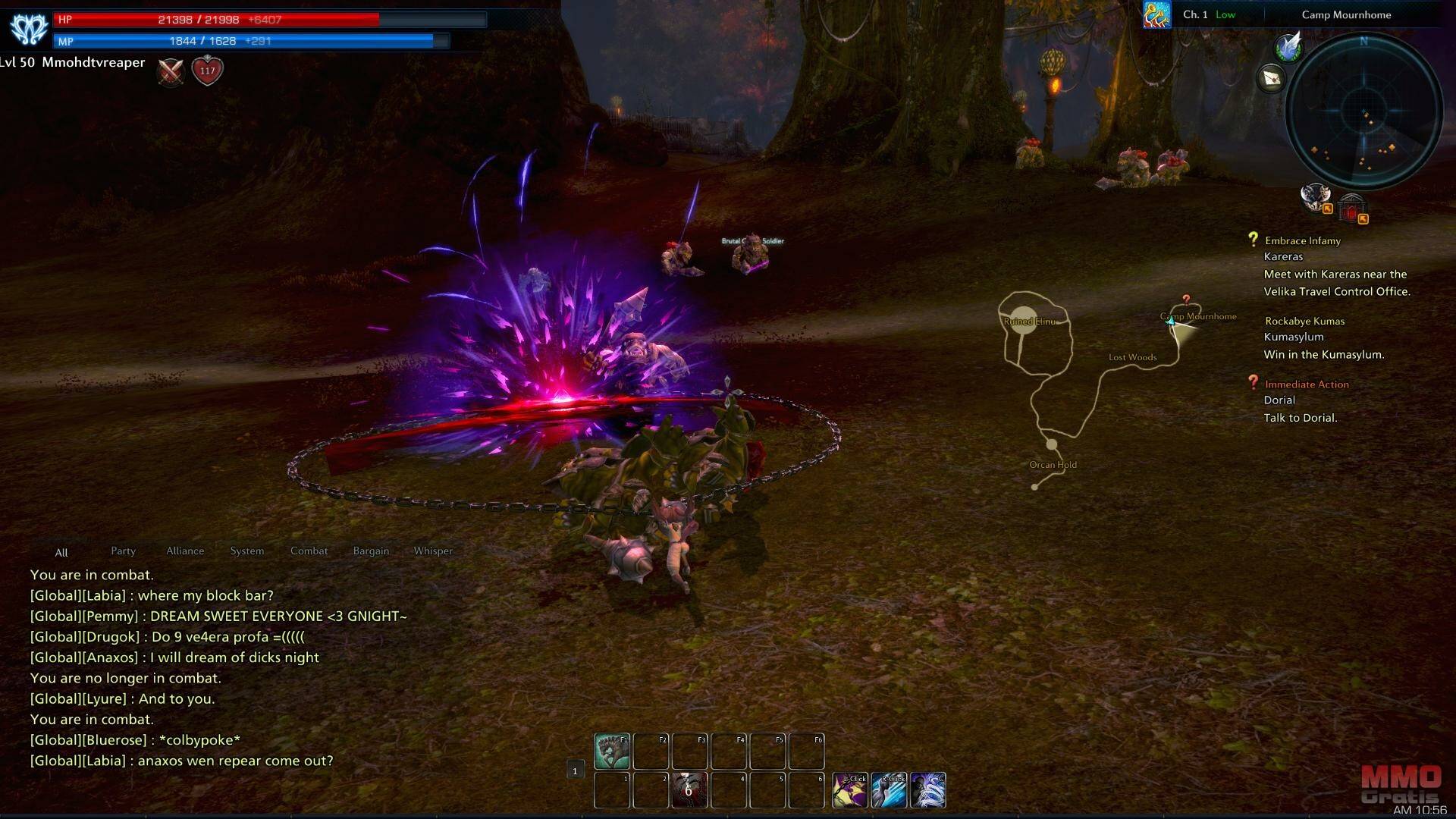Activate the F1 mount skill slot

tap(611, 751)
